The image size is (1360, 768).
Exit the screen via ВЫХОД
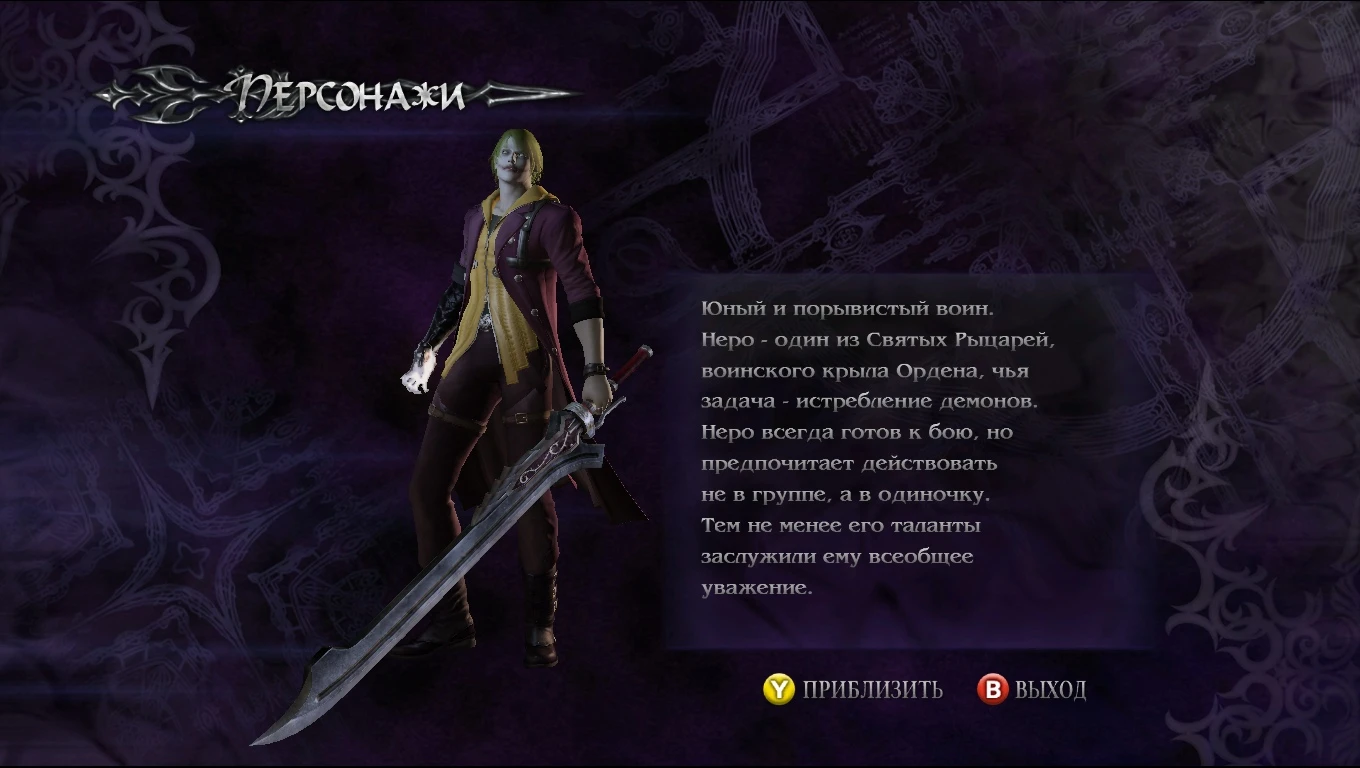click(x=1050, y=689)
